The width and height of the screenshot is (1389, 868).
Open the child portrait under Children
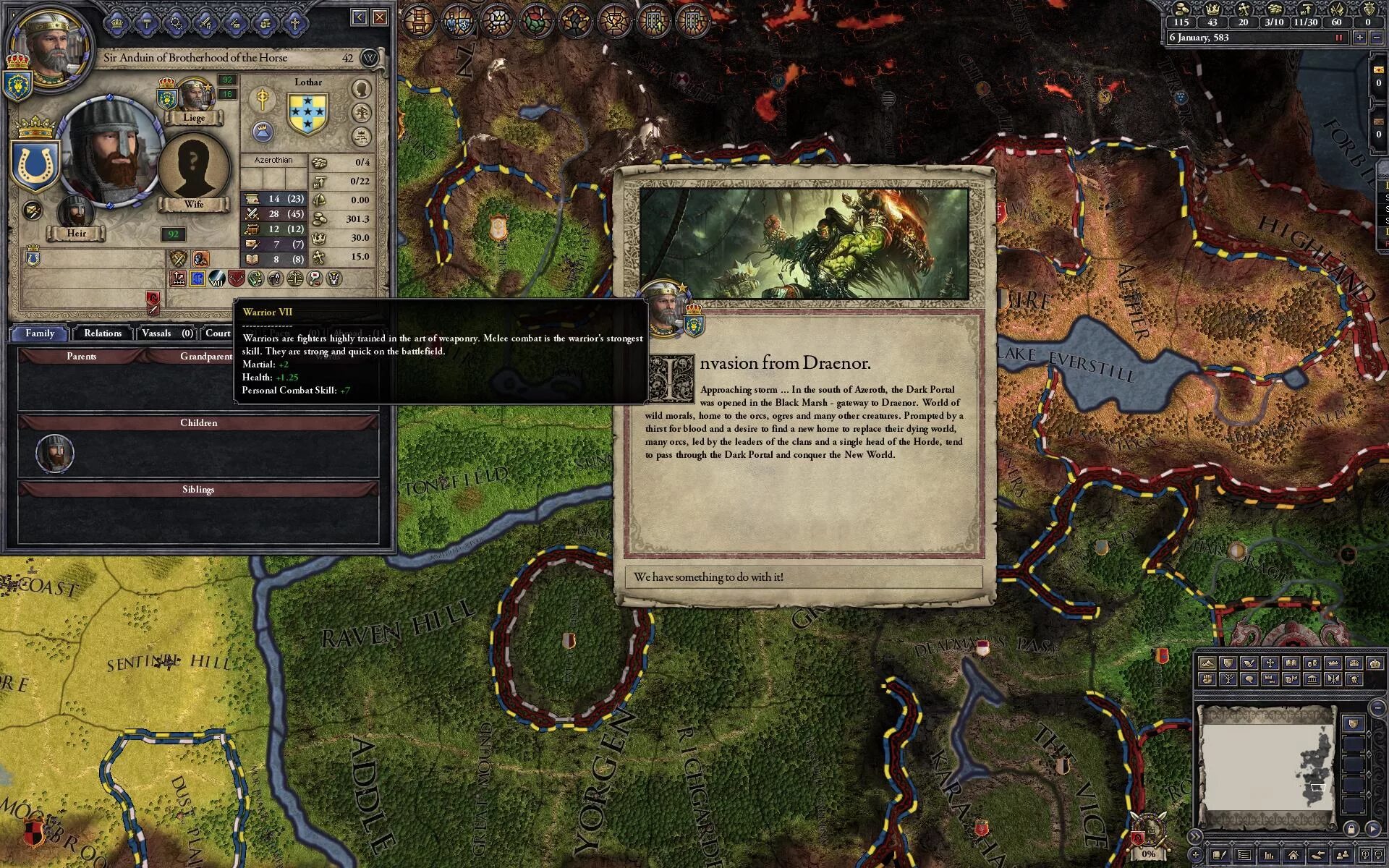54,454
